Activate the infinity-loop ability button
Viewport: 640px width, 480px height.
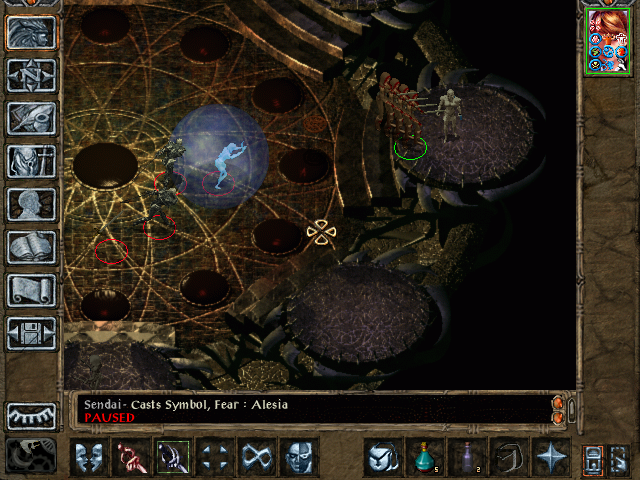click(256, 458)
